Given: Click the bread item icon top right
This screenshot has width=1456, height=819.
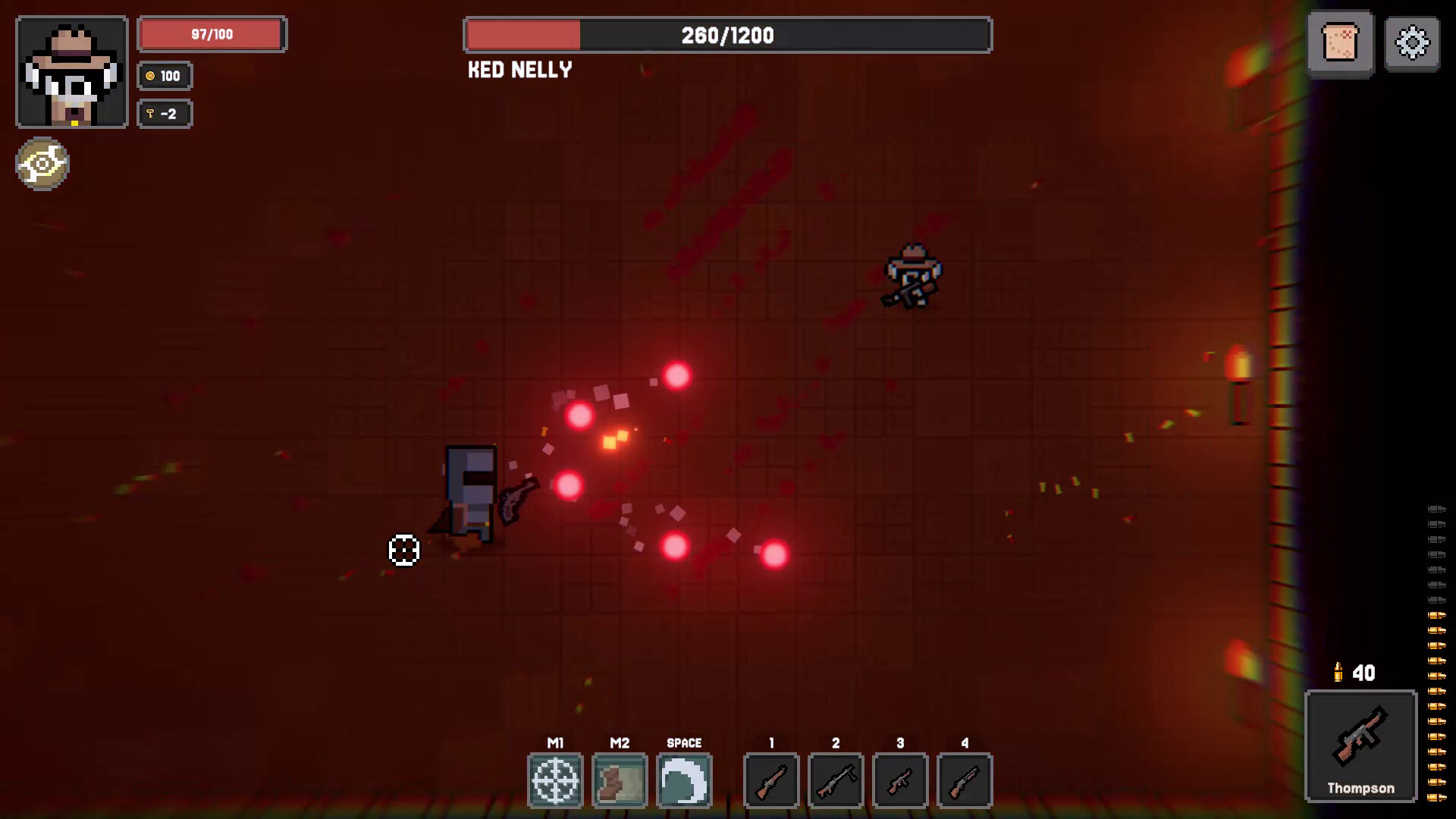Looking at the screenshot, I should click(x=1341, y=43).
